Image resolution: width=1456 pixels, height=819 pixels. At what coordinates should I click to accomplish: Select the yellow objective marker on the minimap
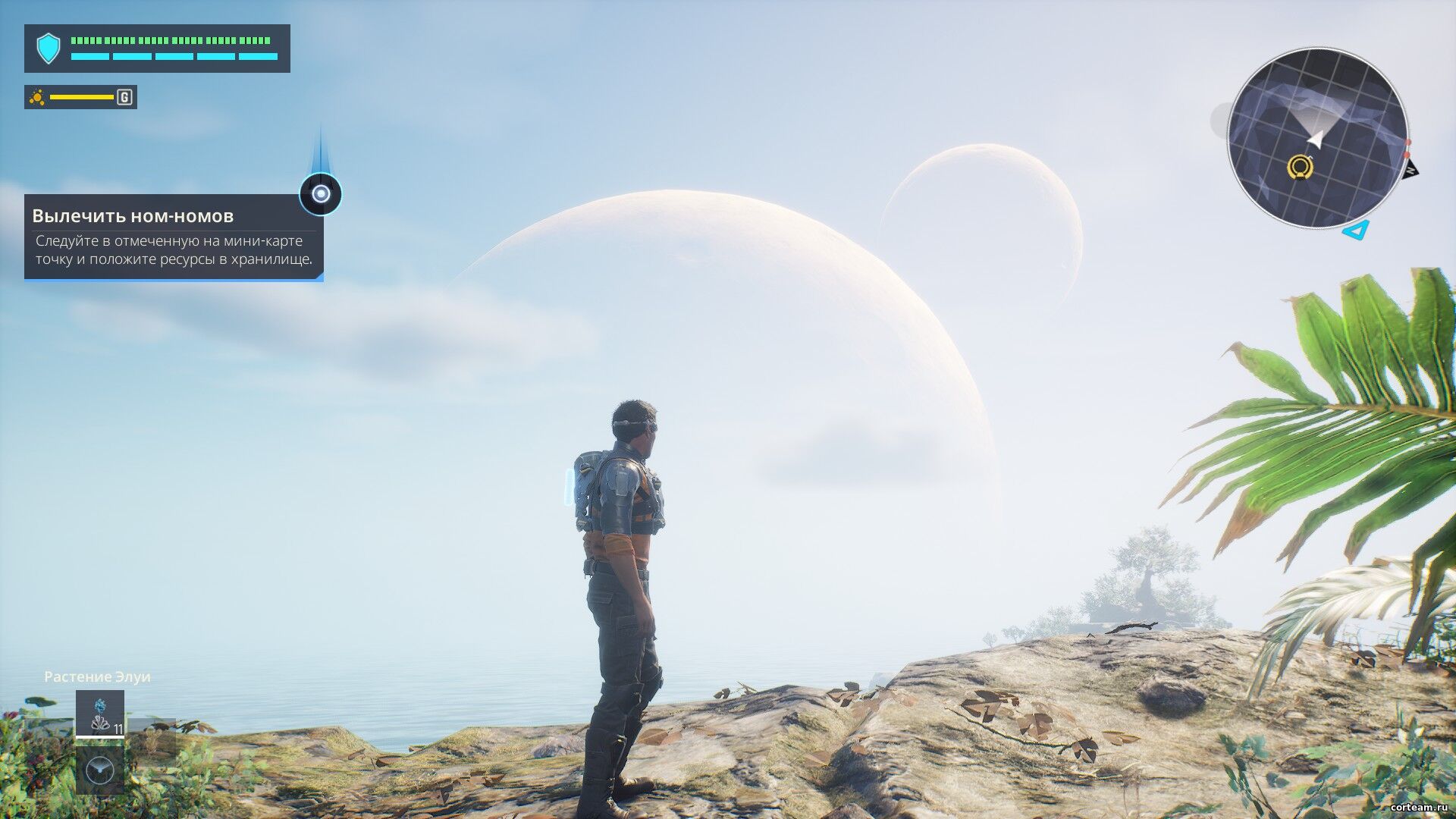(x=1301, y=166)
